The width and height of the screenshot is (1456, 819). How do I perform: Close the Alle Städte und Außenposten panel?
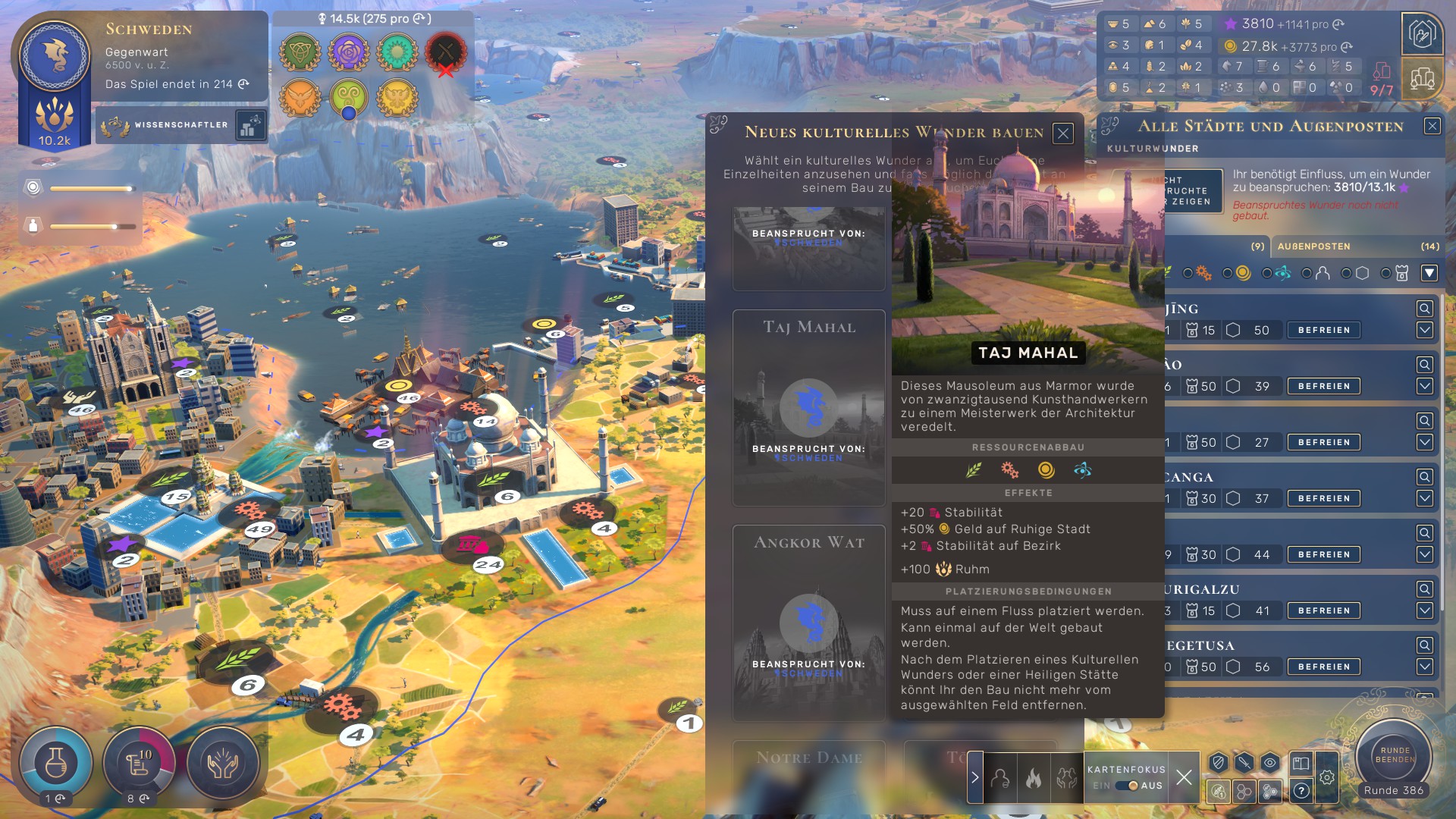coord(1432,126)
